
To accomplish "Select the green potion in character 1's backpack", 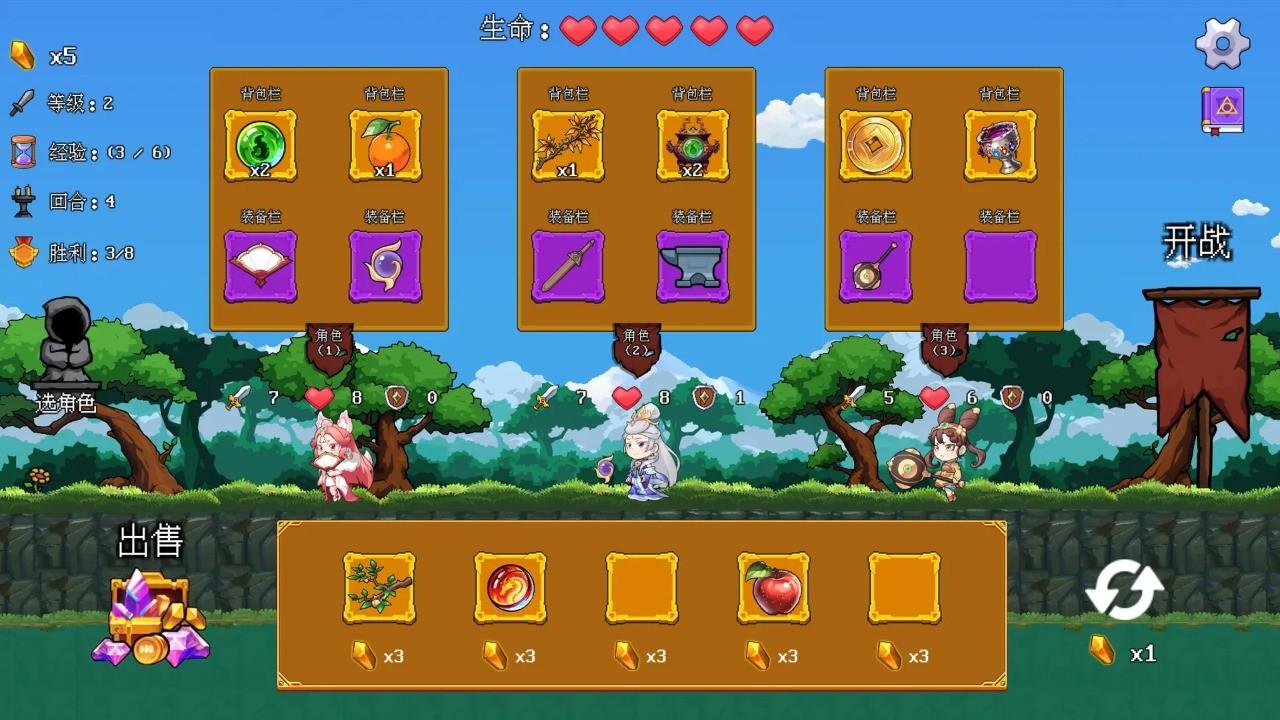I will coord(260,145).
